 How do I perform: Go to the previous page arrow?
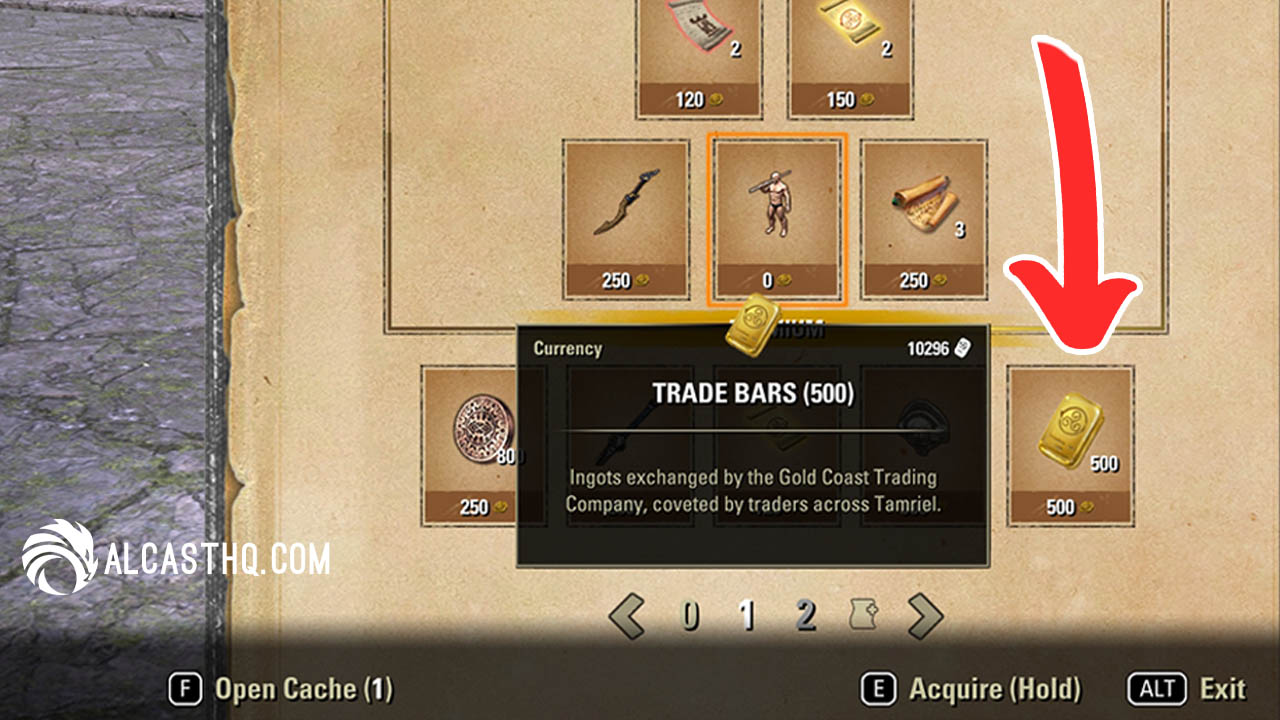(x=628, y=616)
